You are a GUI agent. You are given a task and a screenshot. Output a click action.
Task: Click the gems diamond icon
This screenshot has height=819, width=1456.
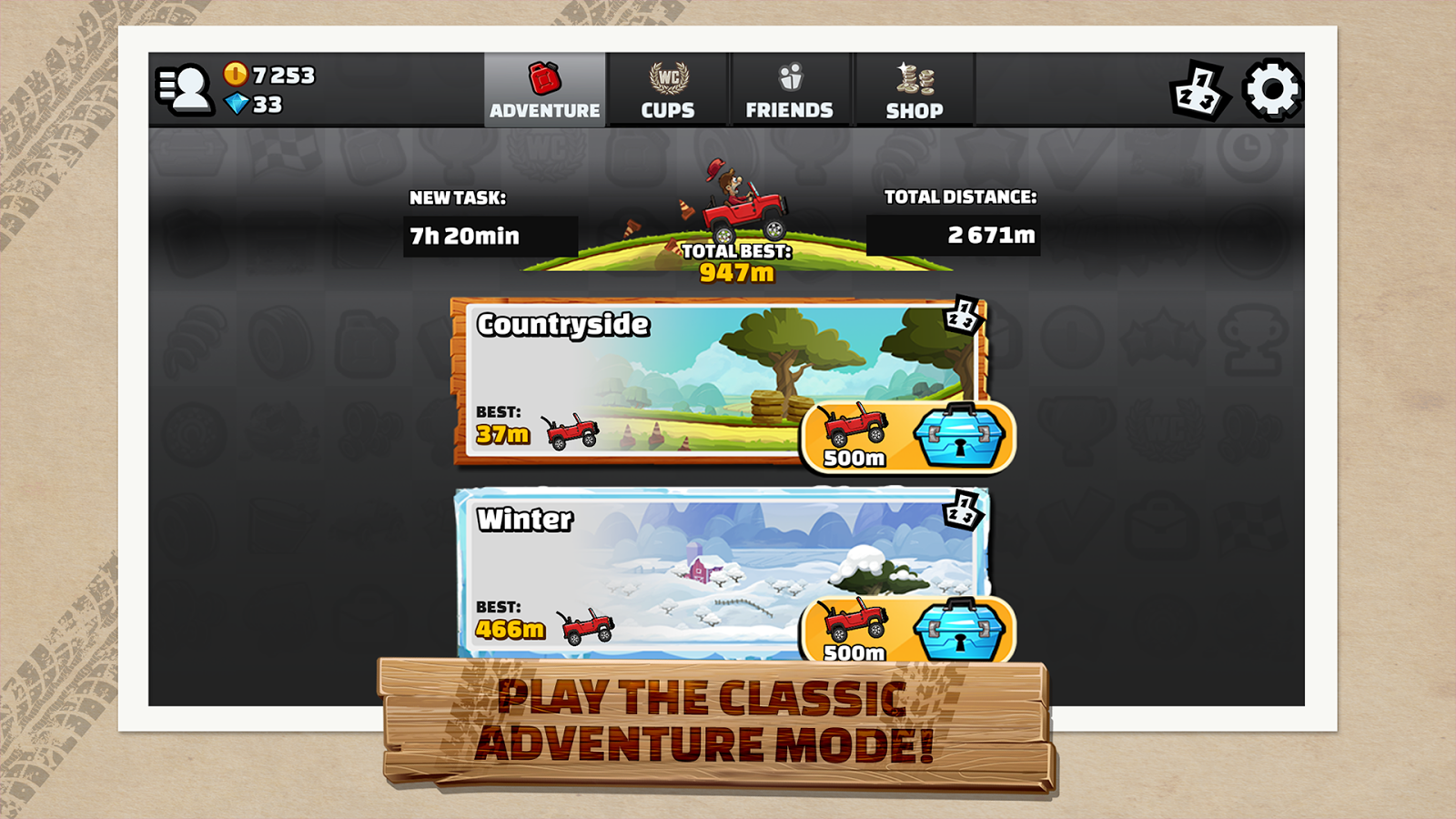(235, 105)
